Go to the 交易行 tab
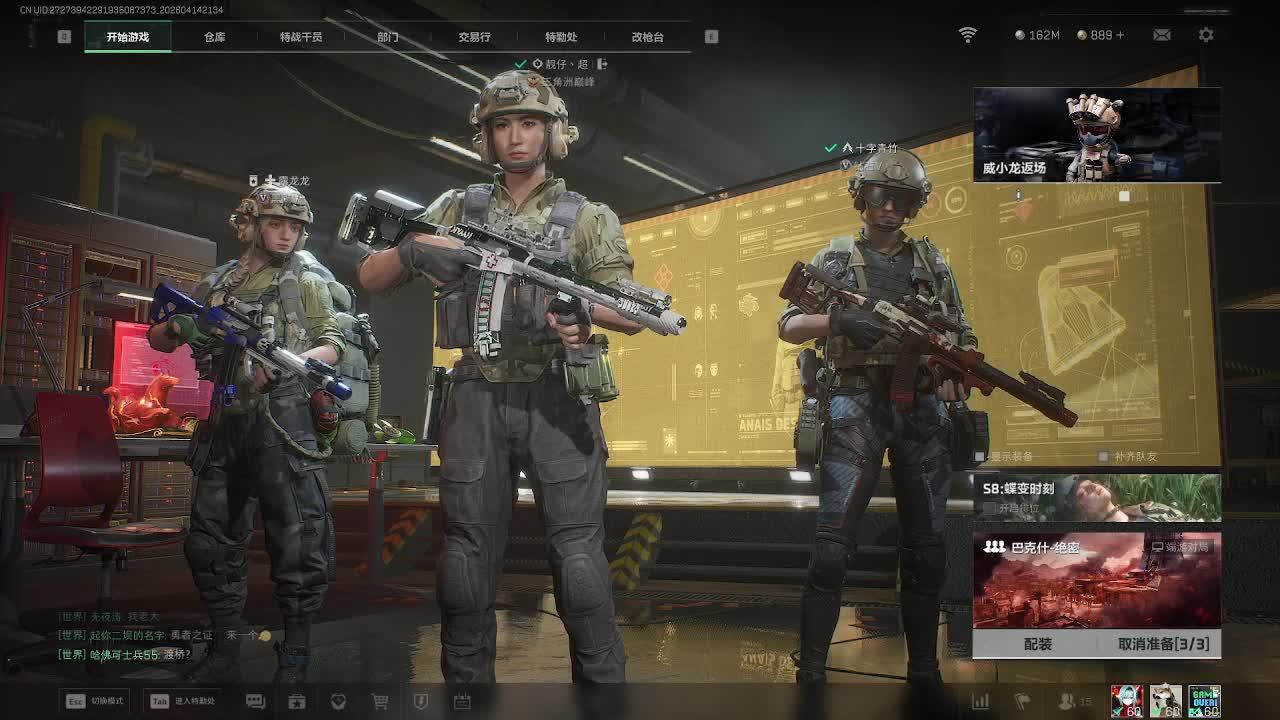 coord(474,37)
